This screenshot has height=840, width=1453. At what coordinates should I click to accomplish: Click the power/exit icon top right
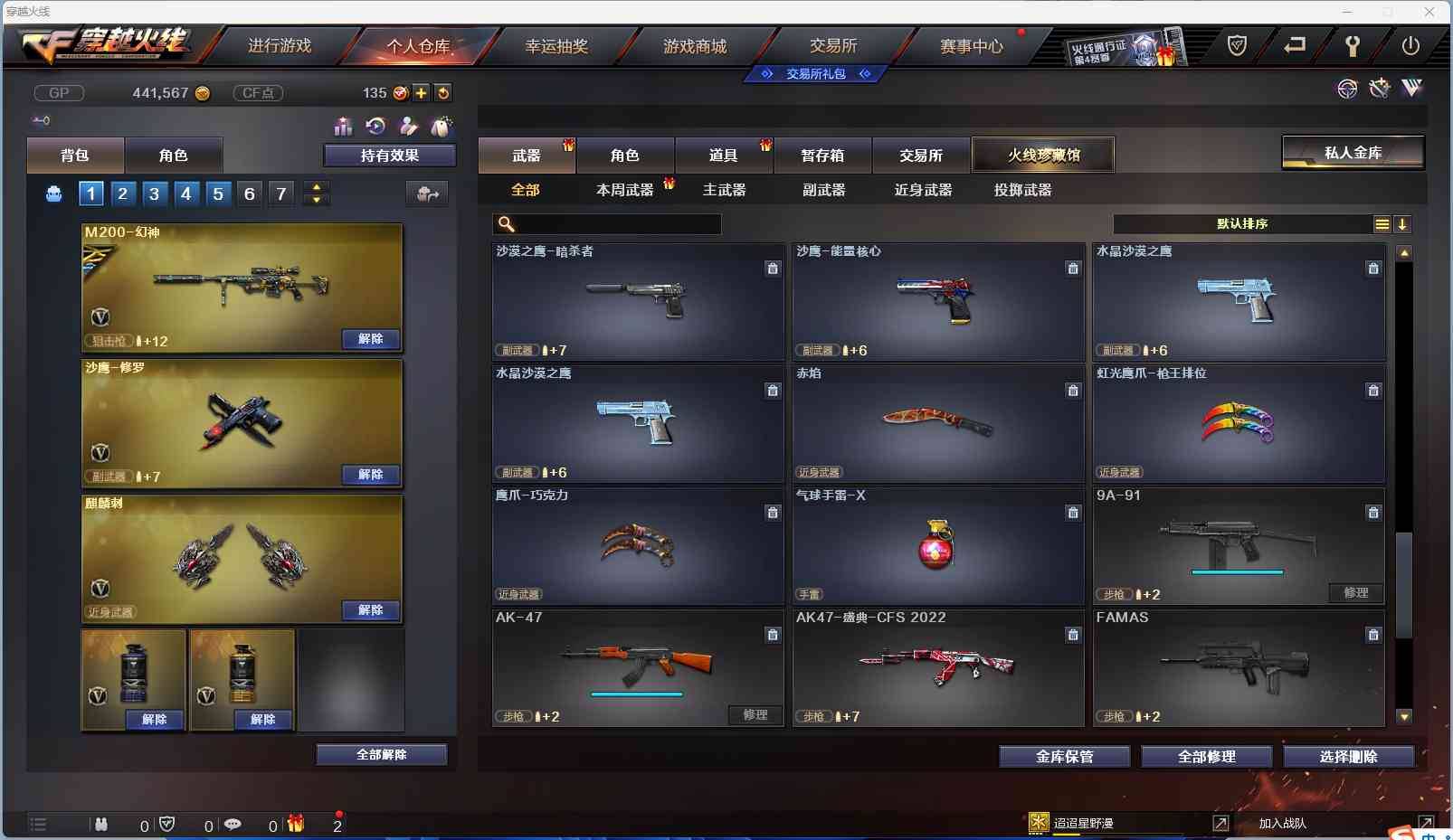click(1412, 44)
